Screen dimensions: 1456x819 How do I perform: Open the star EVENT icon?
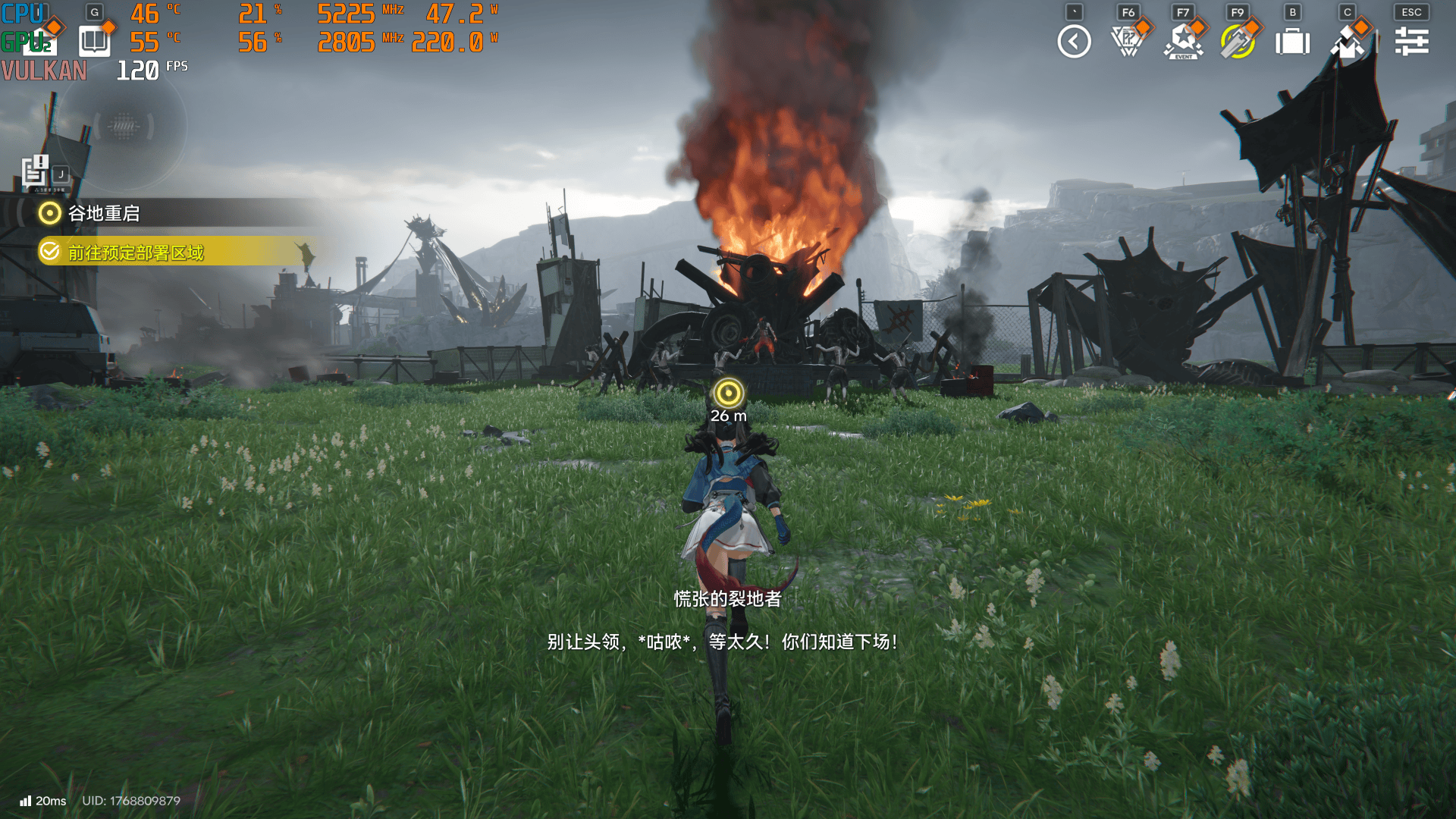1183,42
